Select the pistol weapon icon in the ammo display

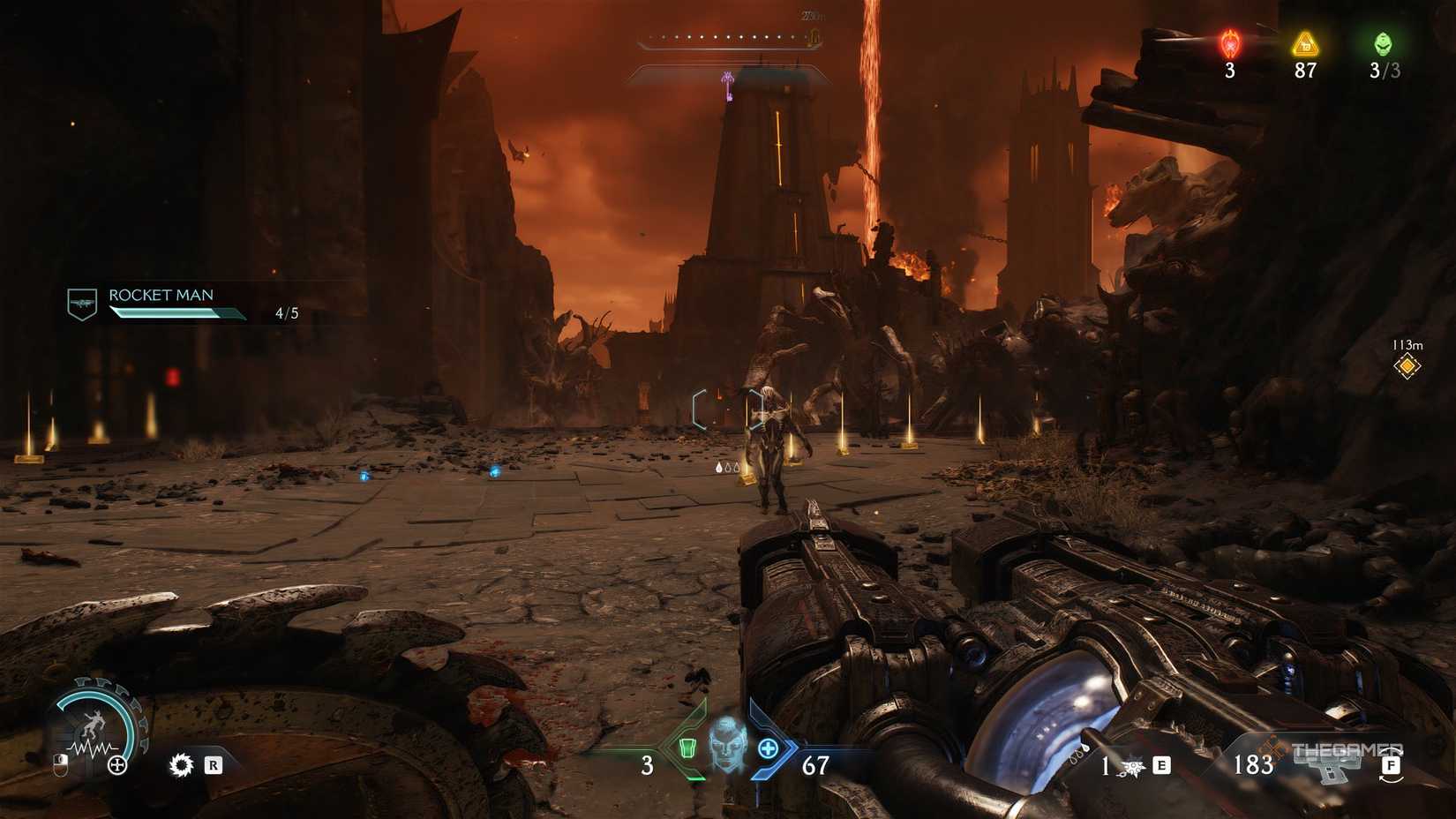pyautogui.click(x=1329, y=767)
